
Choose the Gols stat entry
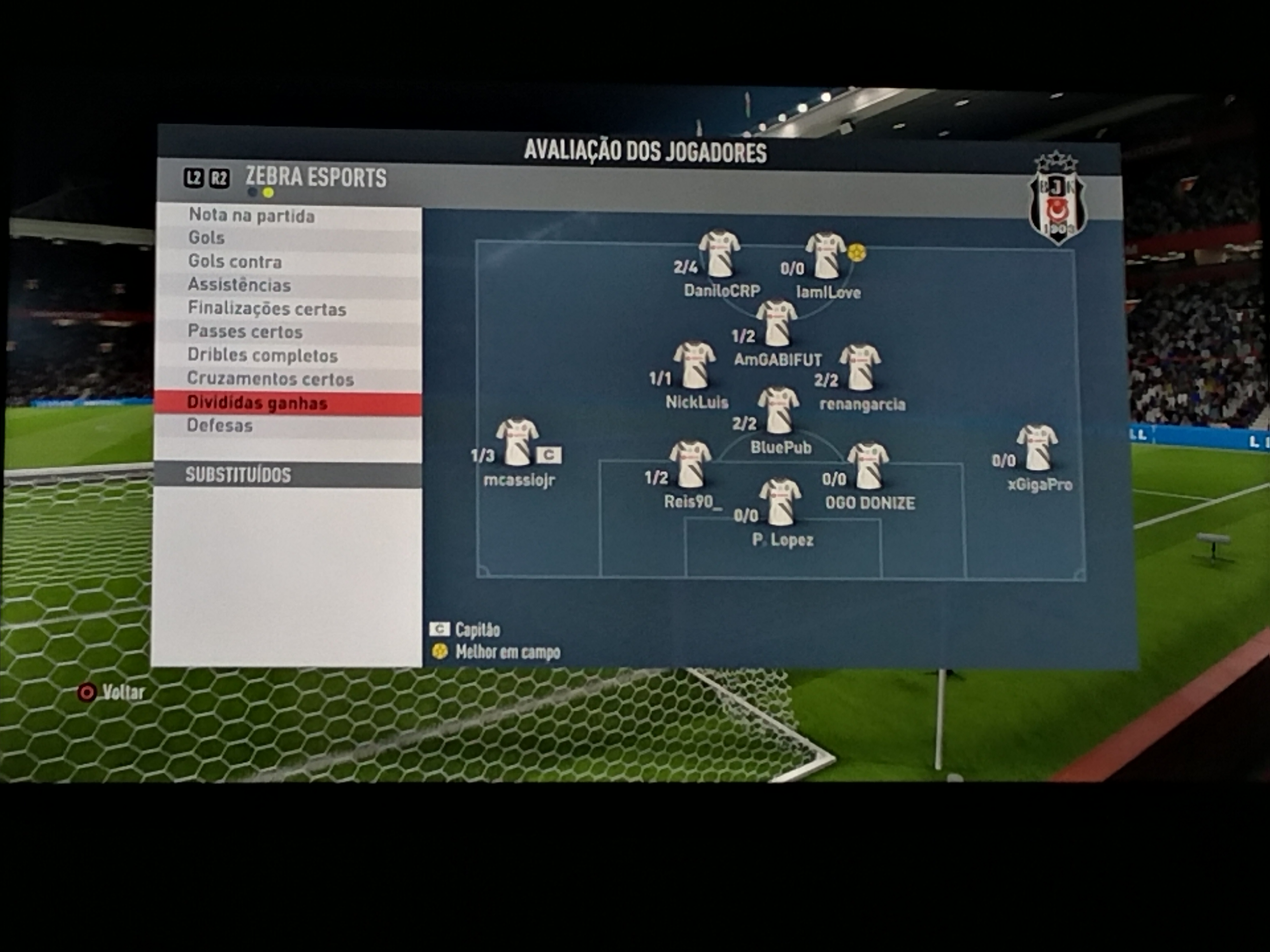point(207,238)
